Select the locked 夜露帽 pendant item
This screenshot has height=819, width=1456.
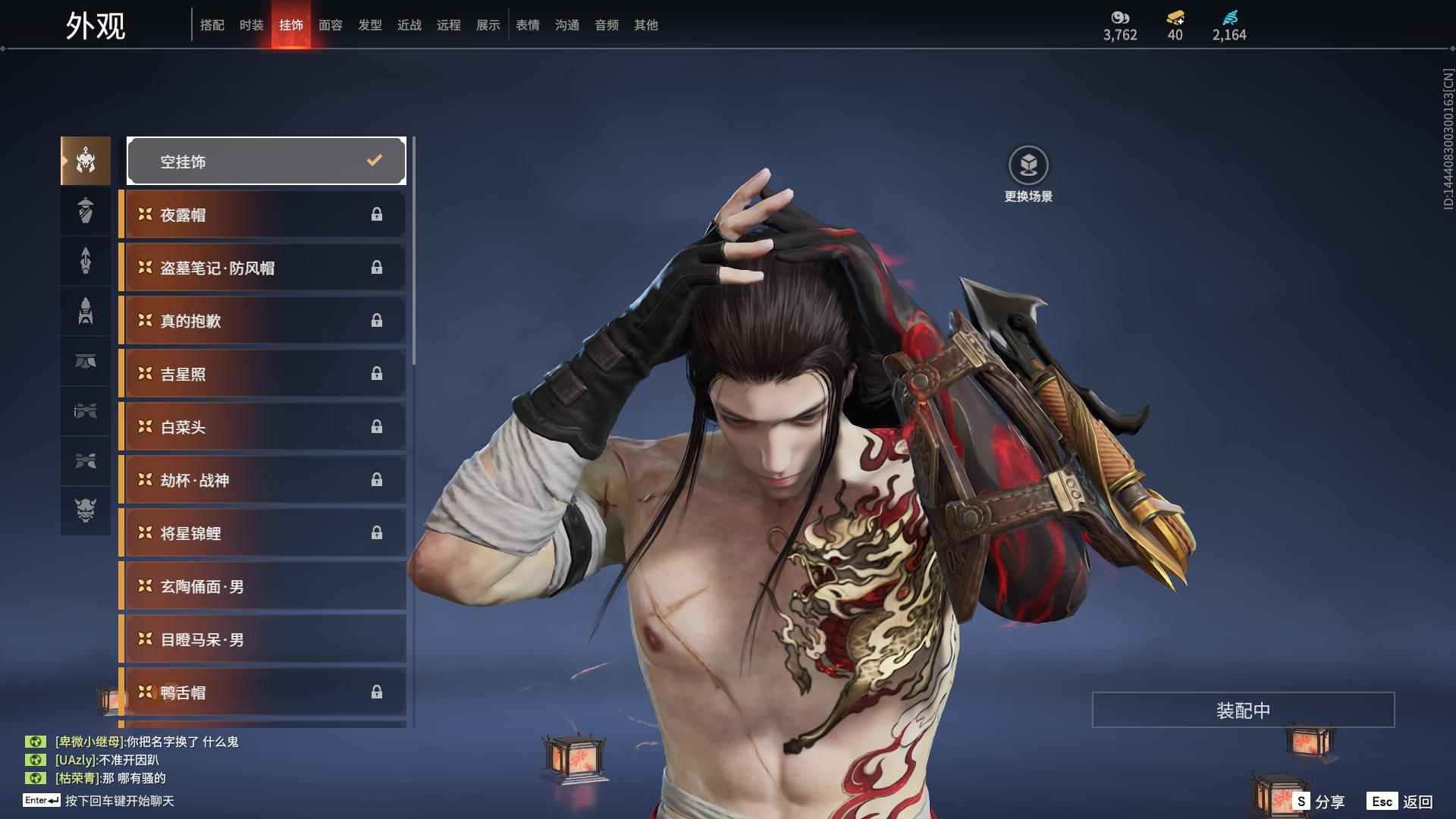[x=262, y=214]
